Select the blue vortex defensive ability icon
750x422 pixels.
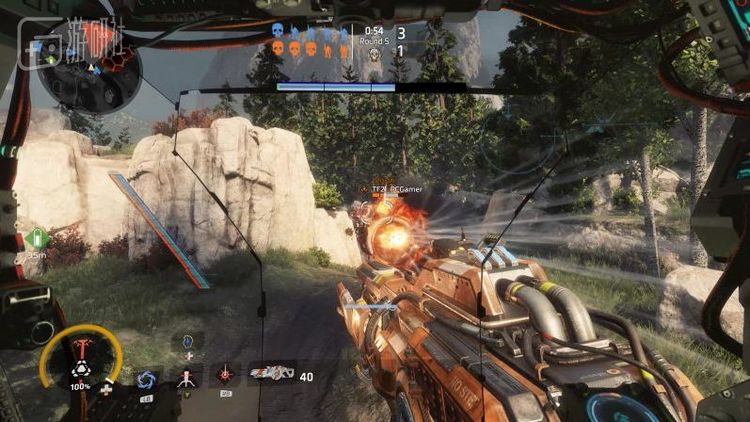pyautogui.click(x=147, y=378)
